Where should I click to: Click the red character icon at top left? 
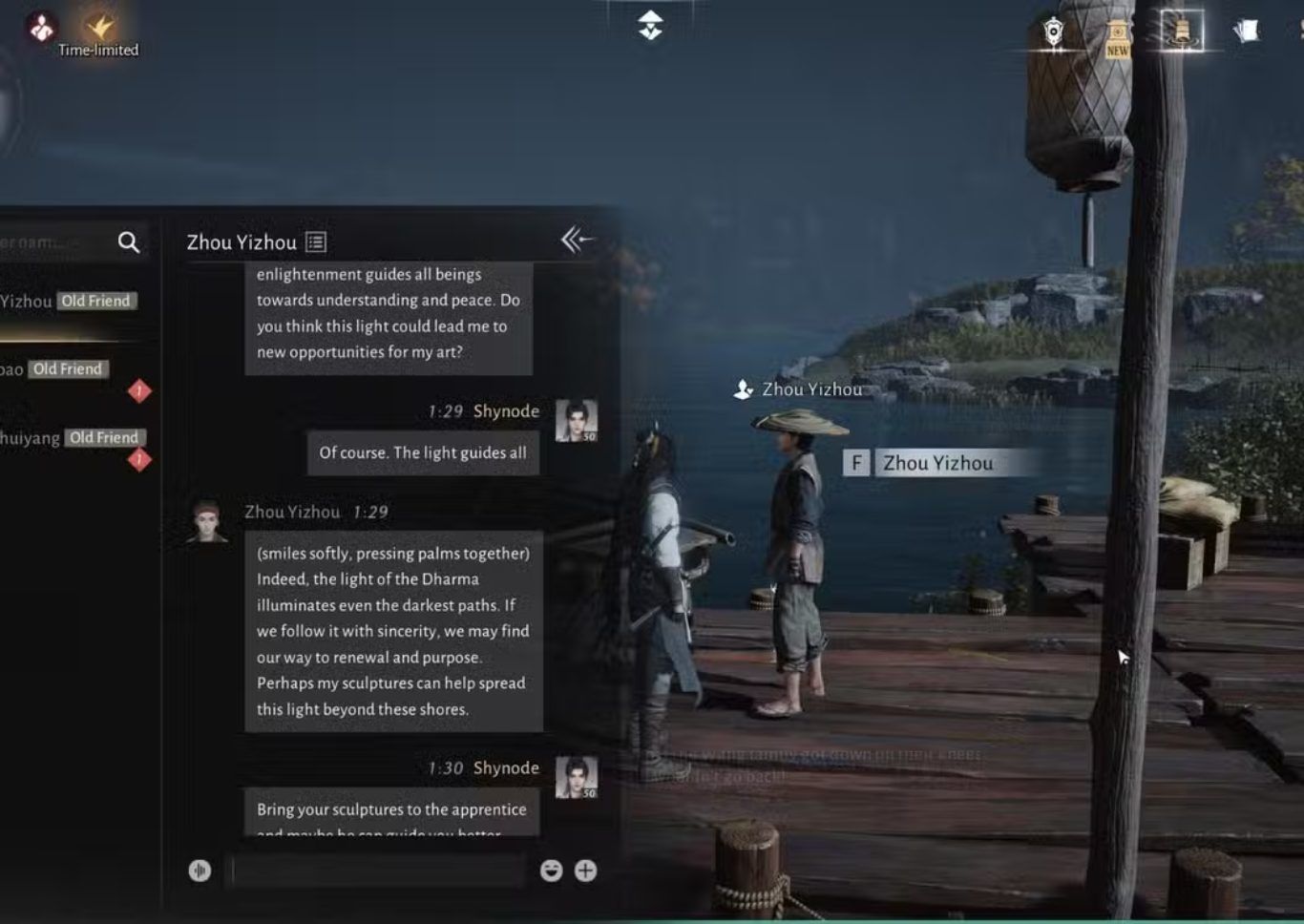[x=41, y=27]
